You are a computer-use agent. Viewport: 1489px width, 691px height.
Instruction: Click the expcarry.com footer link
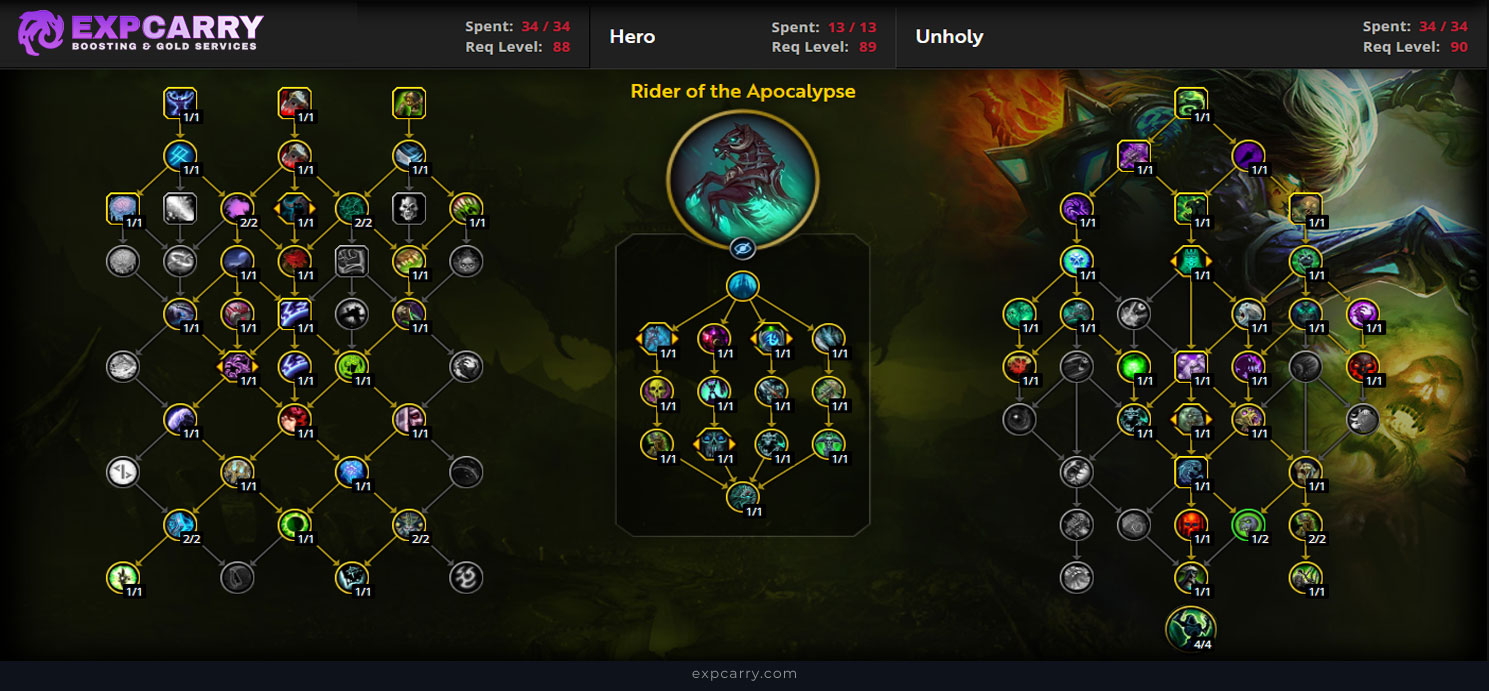point(744,674)
